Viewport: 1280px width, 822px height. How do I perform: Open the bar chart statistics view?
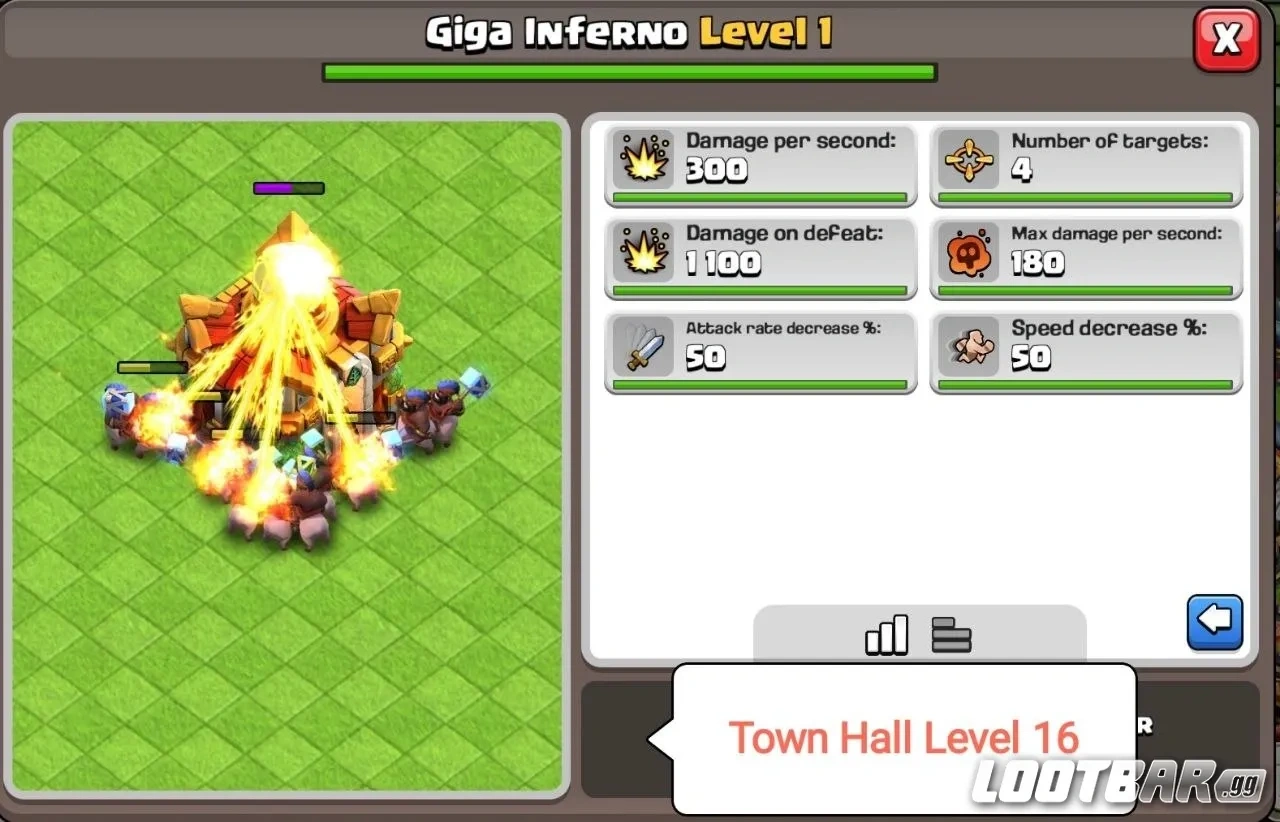886,633
